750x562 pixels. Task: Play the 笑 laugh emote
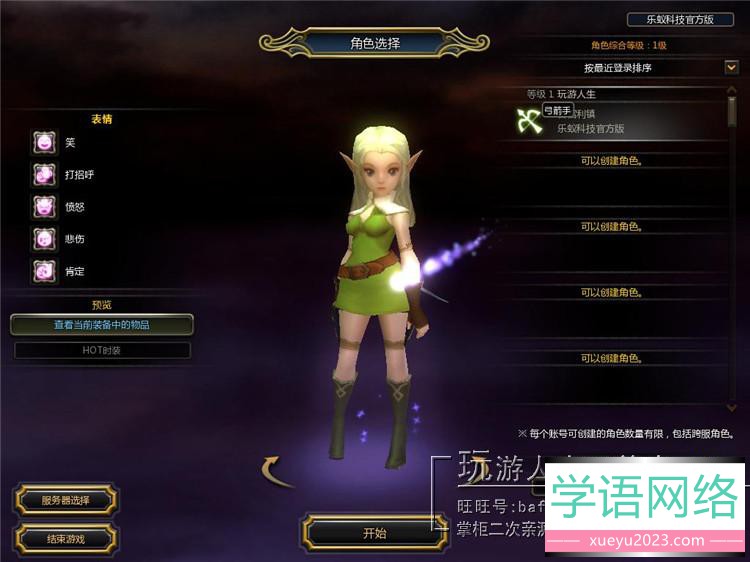pos(44,142)
